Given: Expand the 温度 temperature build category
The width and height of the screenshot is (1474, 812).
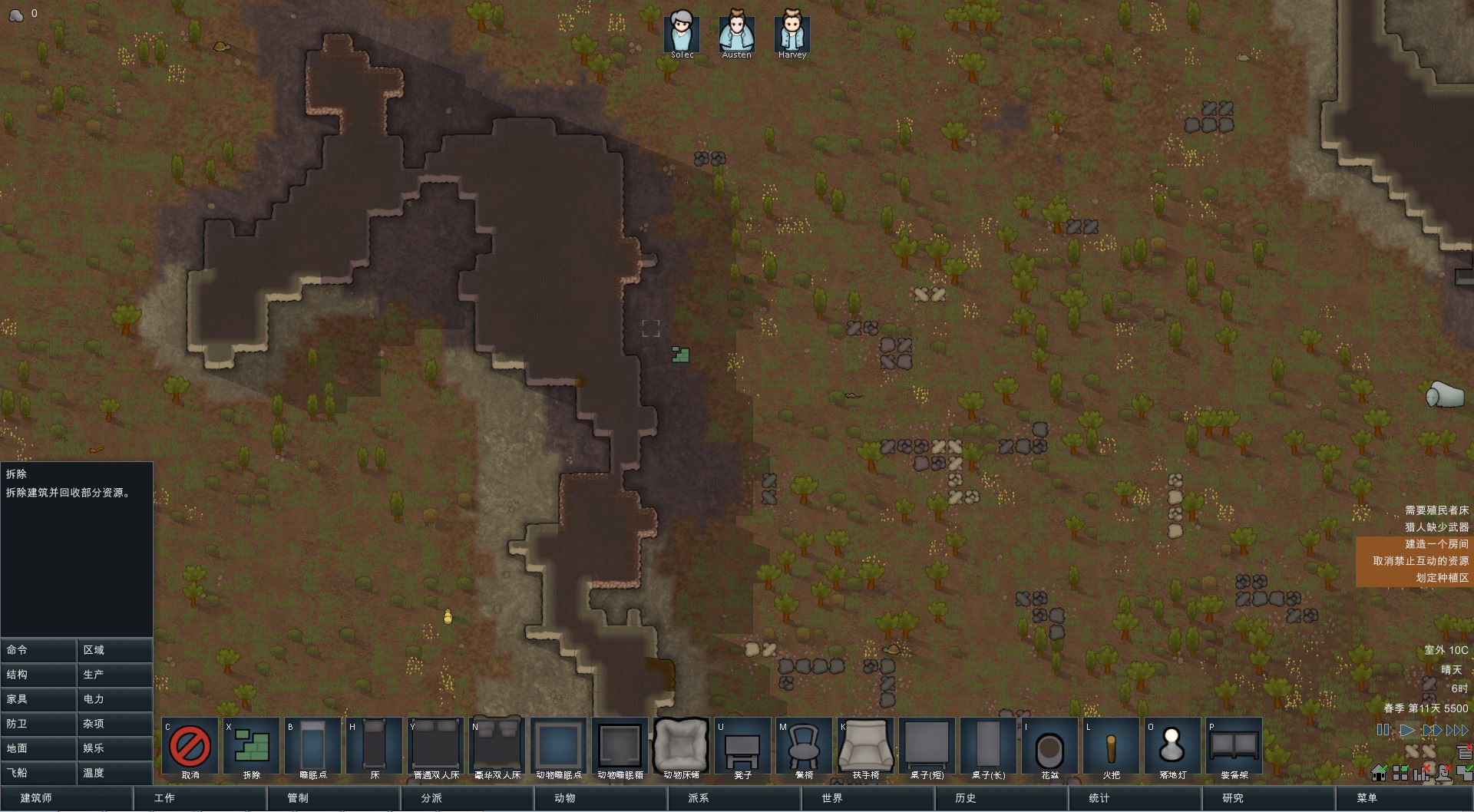Looking at the screenshot, I should (114, 773).
